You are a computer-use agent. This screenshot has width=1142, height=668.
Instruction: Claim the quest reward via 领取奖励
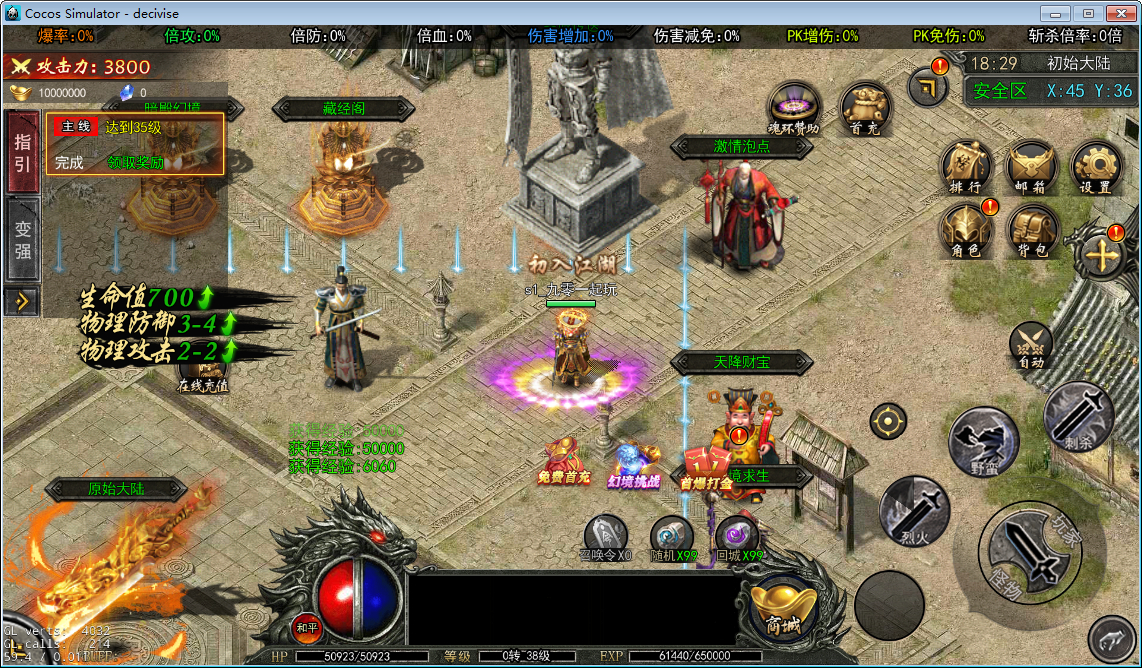coord(136,162)
